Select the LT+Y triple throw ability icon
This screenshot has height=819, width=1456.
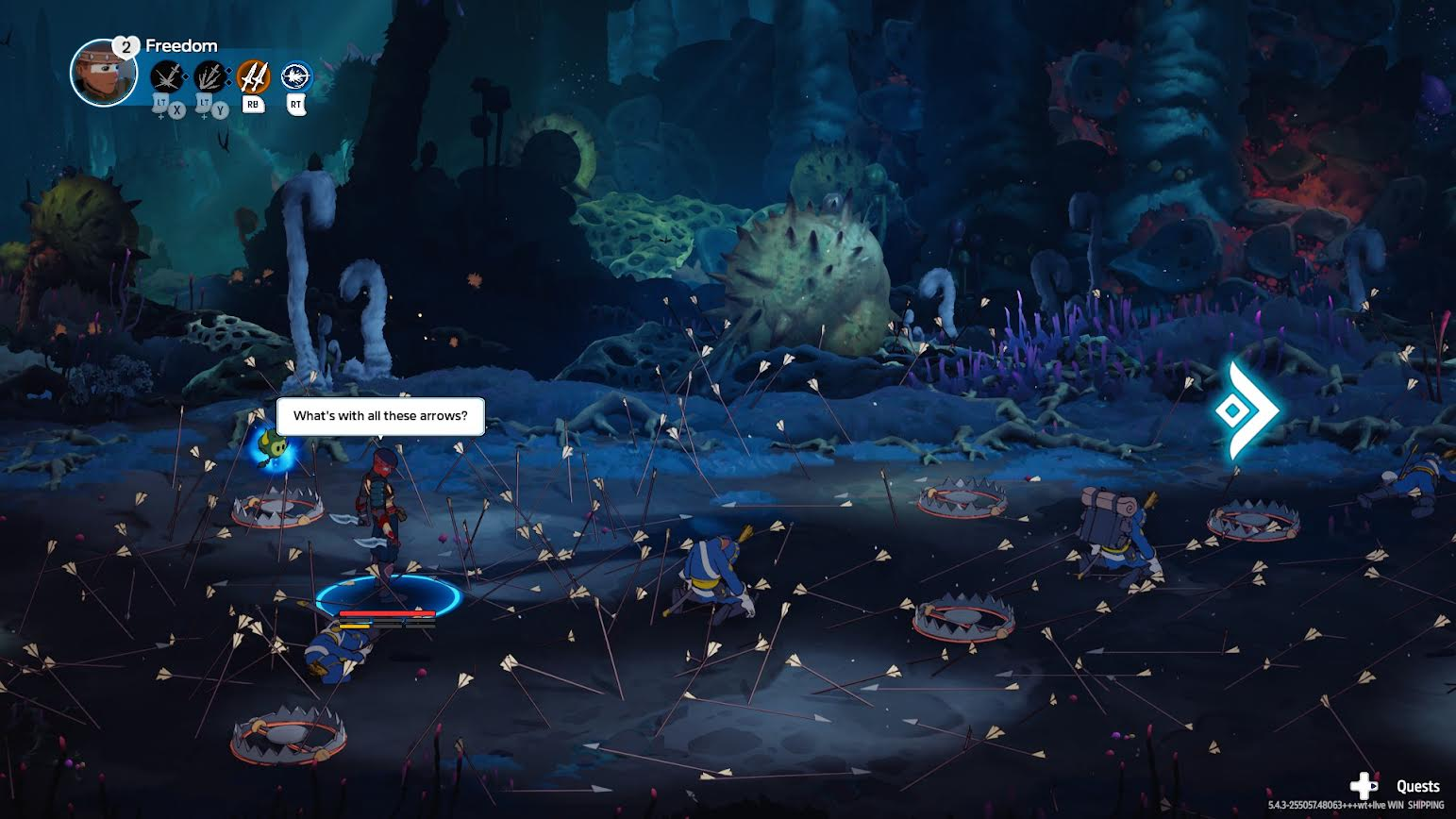click(211, 75)
